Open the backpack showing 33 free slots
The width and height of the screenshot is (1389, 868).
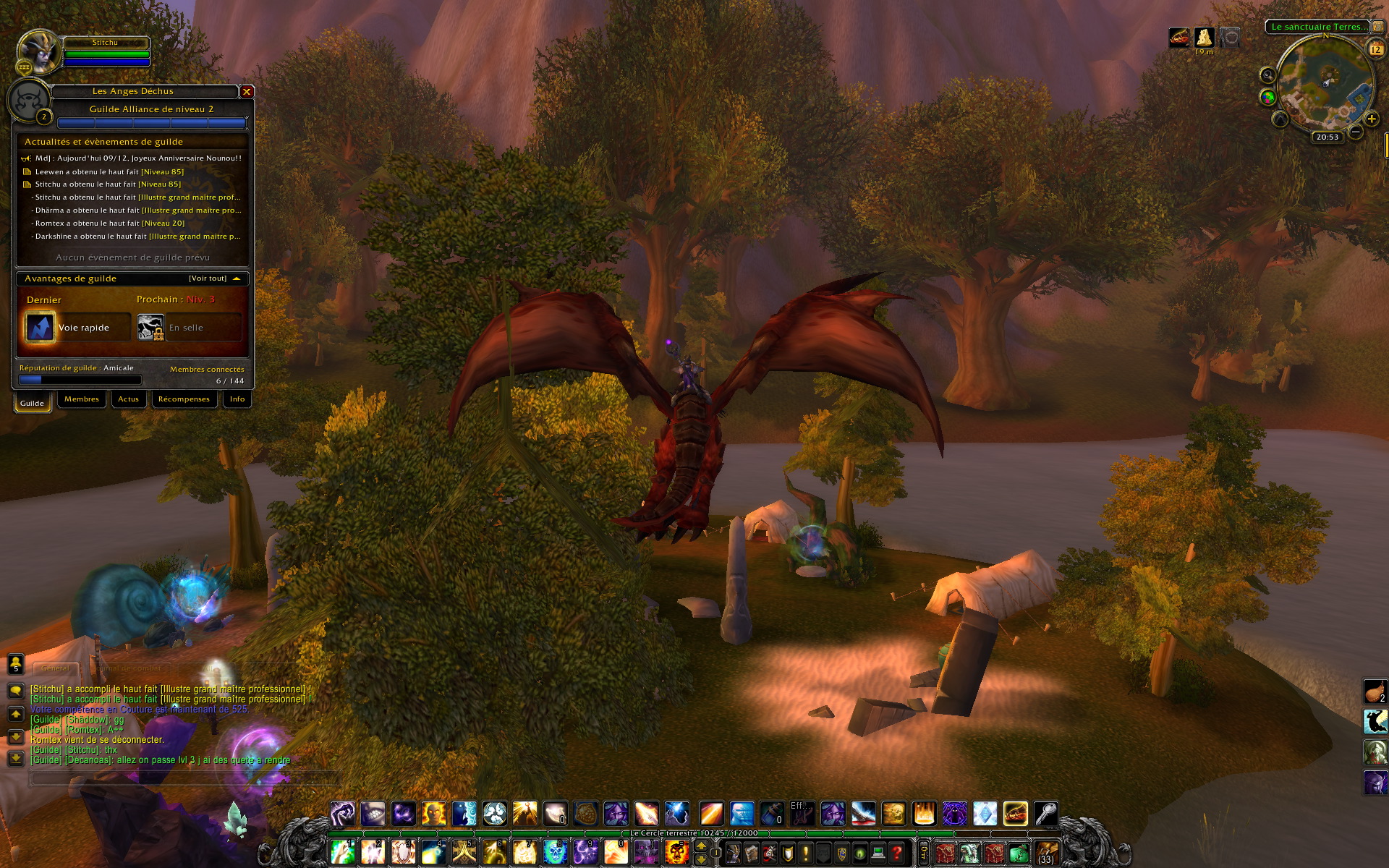point(1046,853)
